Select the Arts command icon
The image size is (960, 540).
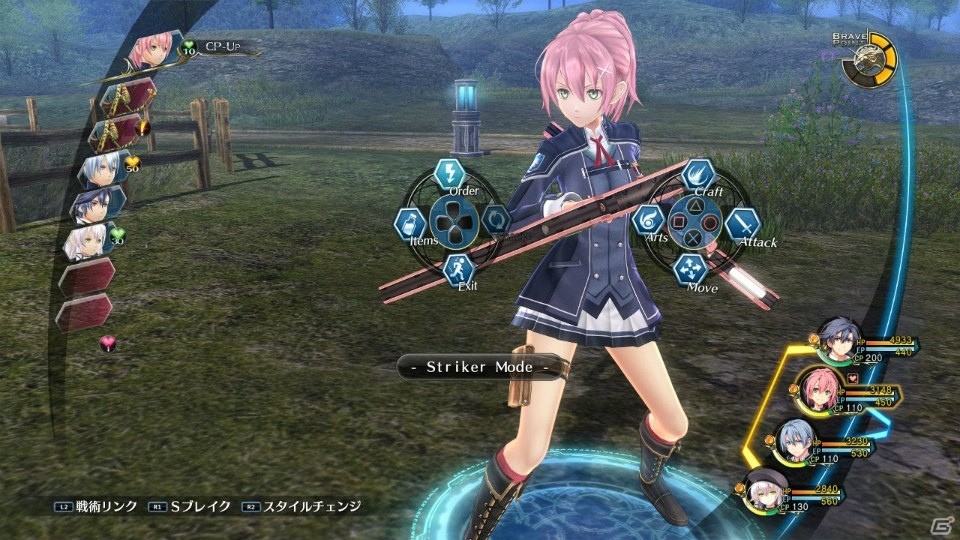(x=649, y=220)
